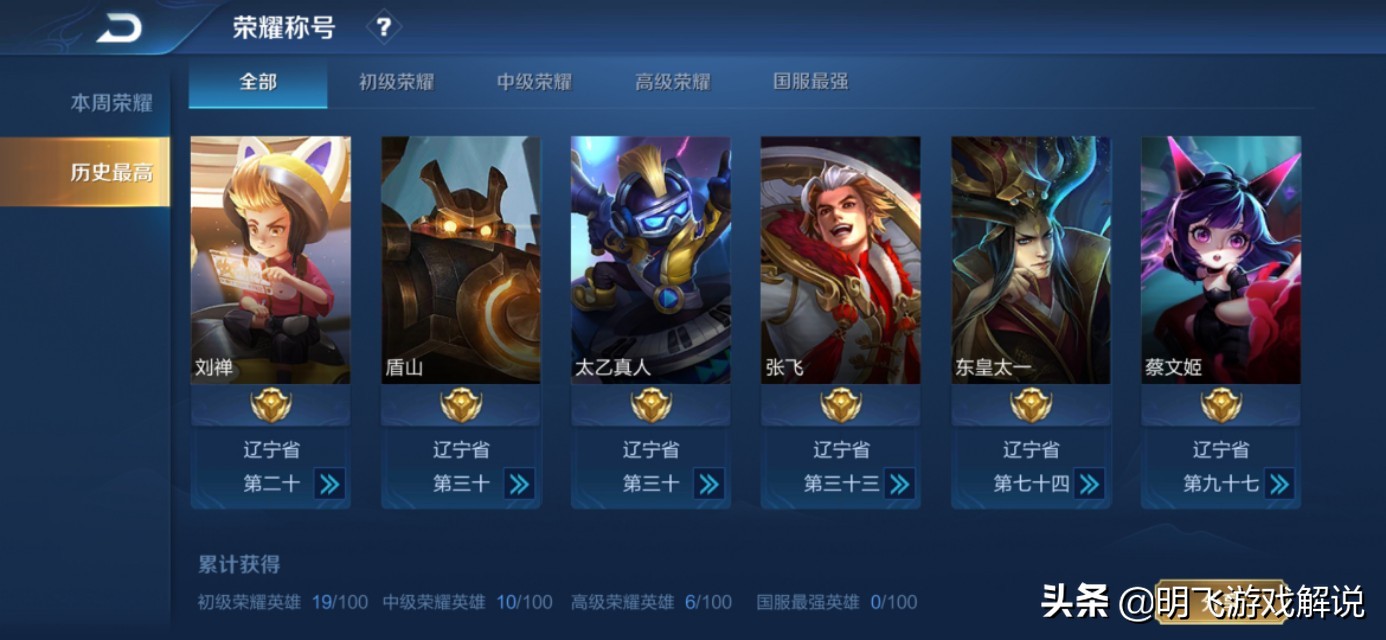Open the 中级荣耀 tab
The height and width of the screenshot is (640, 1386).
(x=534, y=82)
